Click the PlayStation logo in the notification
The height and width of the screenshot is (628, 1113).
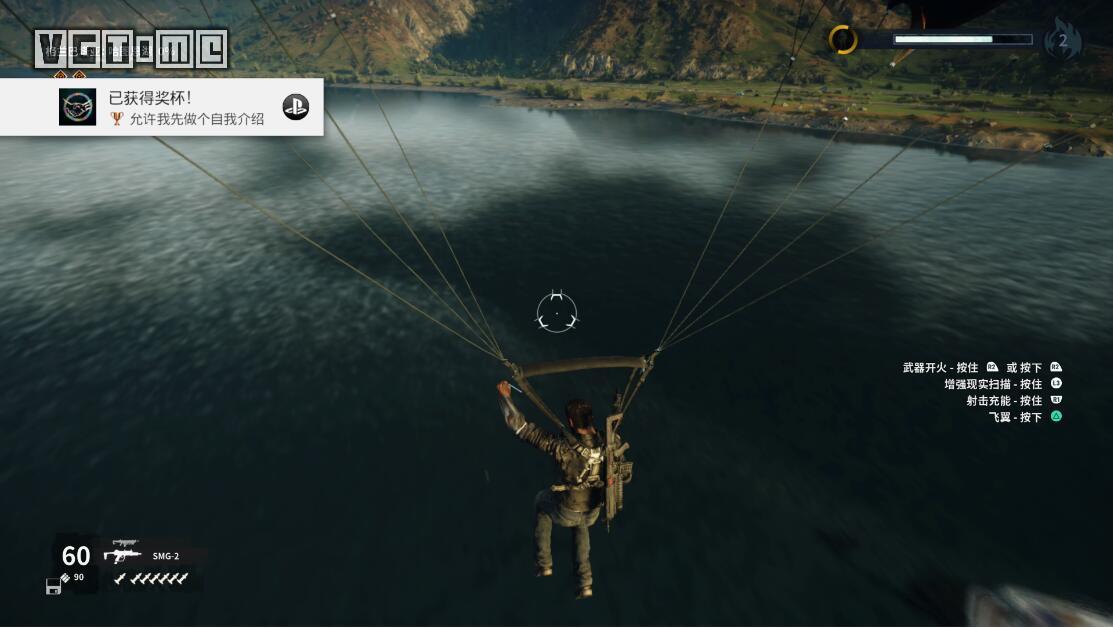coord(295,107)
